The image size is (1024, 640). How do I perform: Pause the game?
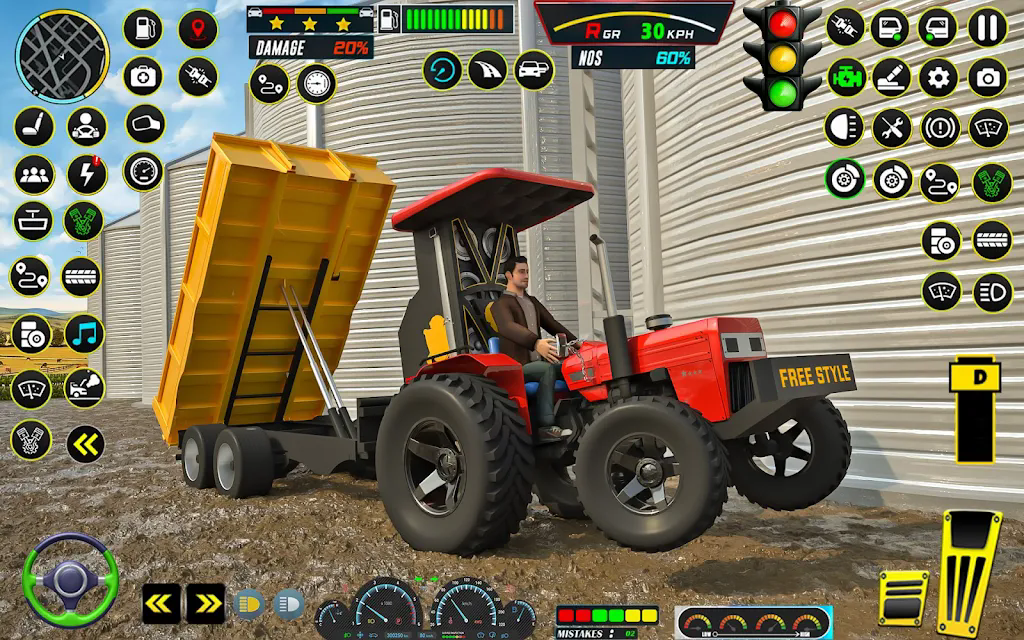click(988, 28)
